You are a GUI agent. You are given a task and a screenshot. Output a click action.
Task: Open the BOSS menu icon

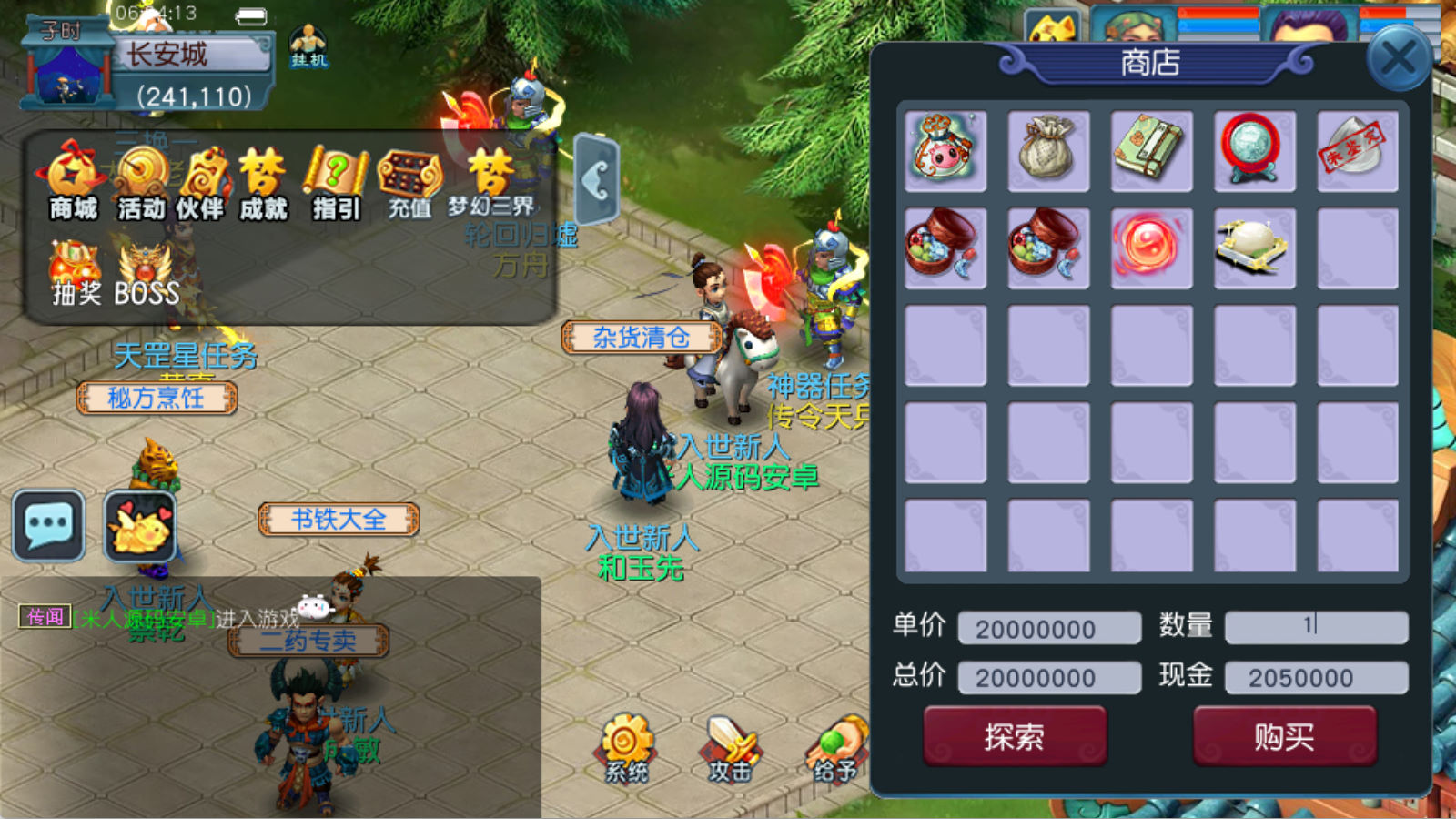click(x=147, y=273)
